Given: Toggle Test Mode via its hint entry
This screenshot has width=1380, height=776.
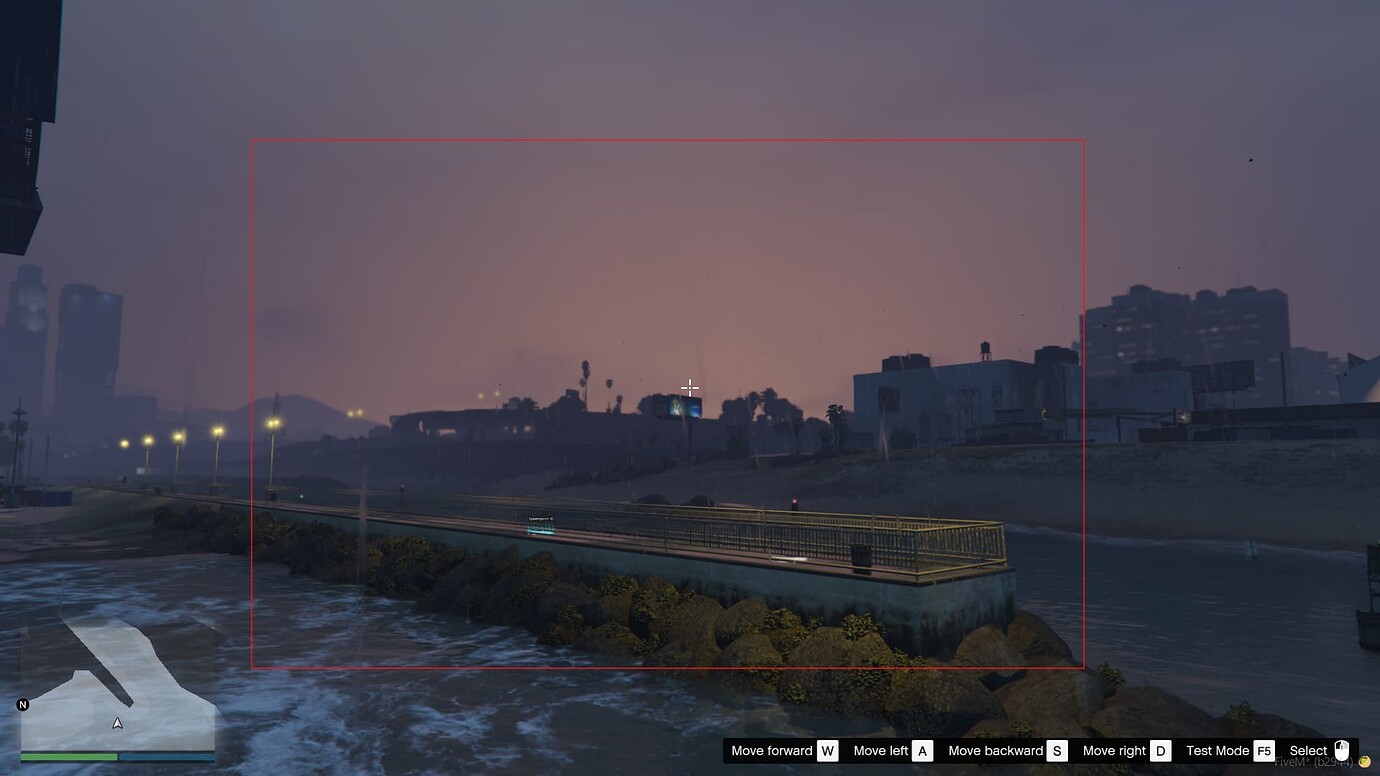Looking at the screenshot, I should [1218, 750].
